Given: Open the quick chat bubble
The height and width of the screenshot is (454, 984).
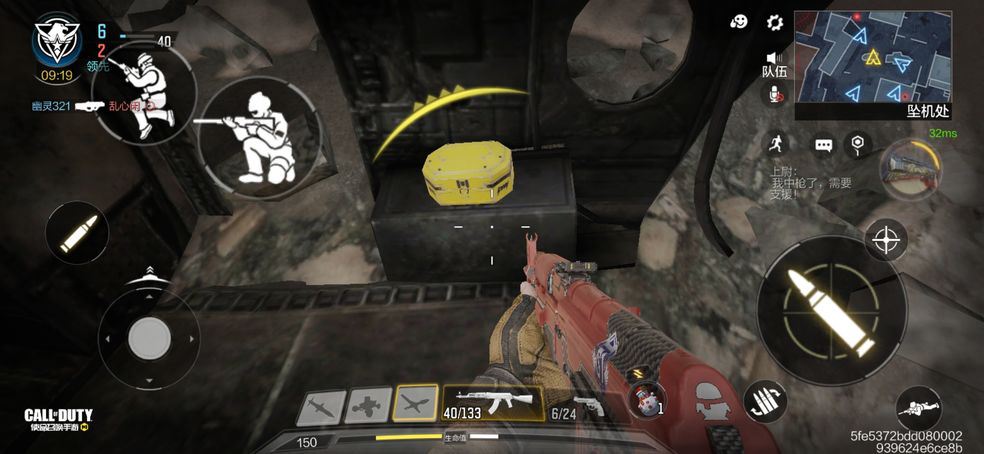Looking at the screenshot, I should (x=823, y=145).
